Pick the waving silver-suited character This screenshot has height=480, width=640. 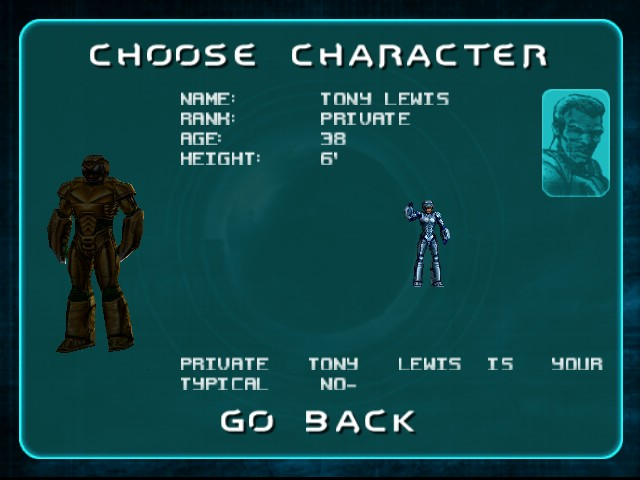click(428, 243)
